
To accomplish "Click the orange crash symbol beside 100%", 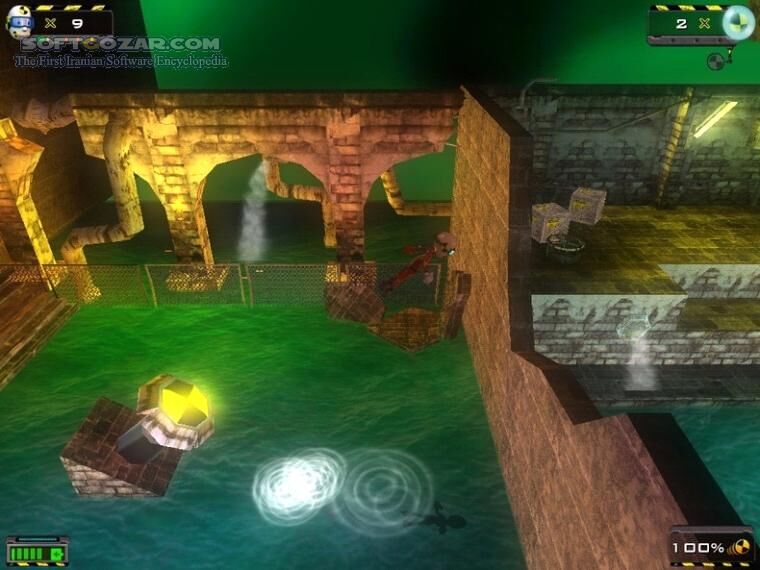I will pyautogui.click(x=740, y=548).
